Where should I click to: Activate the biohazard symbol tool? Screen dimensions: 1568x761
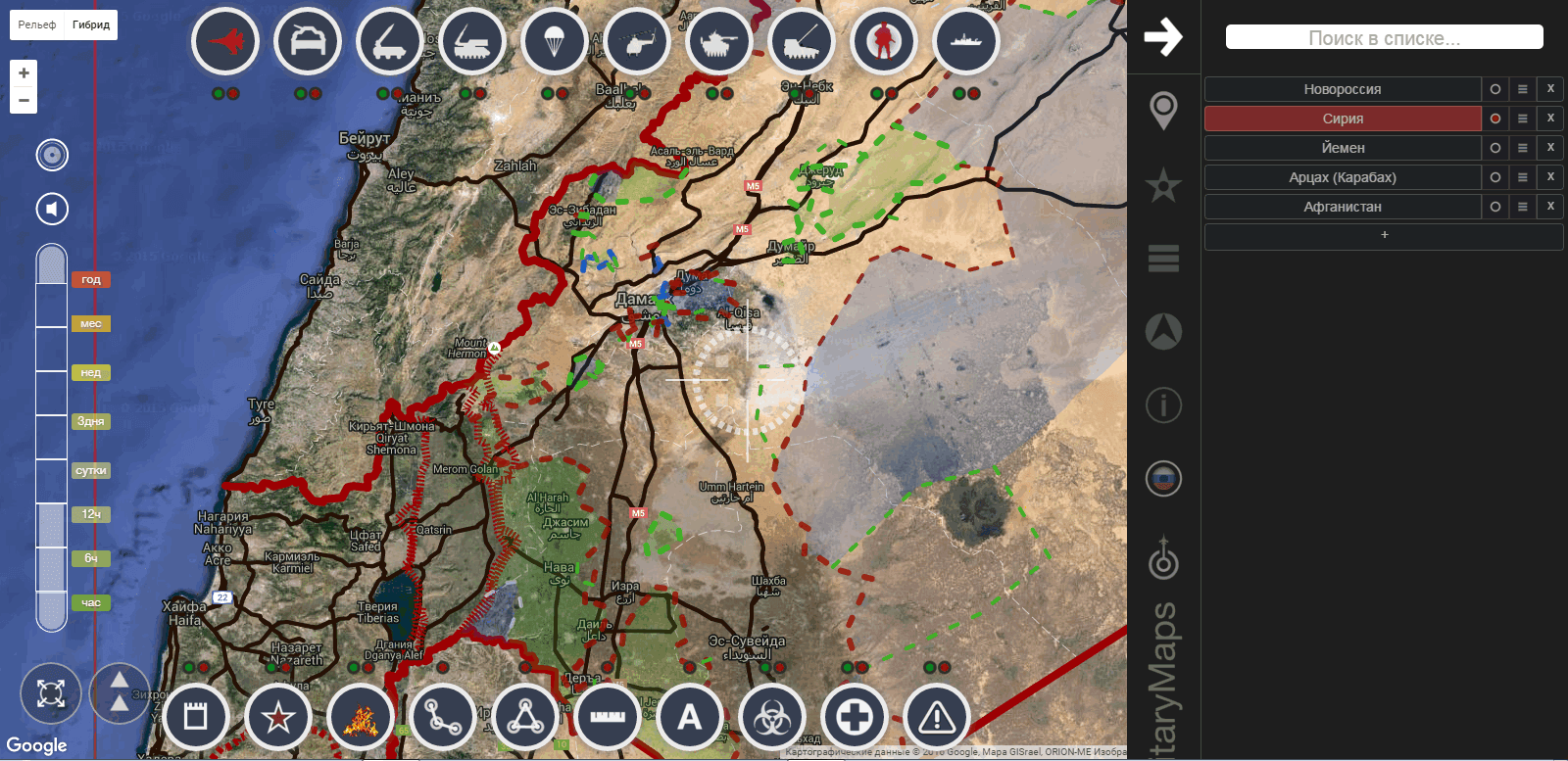click(772, 718)
